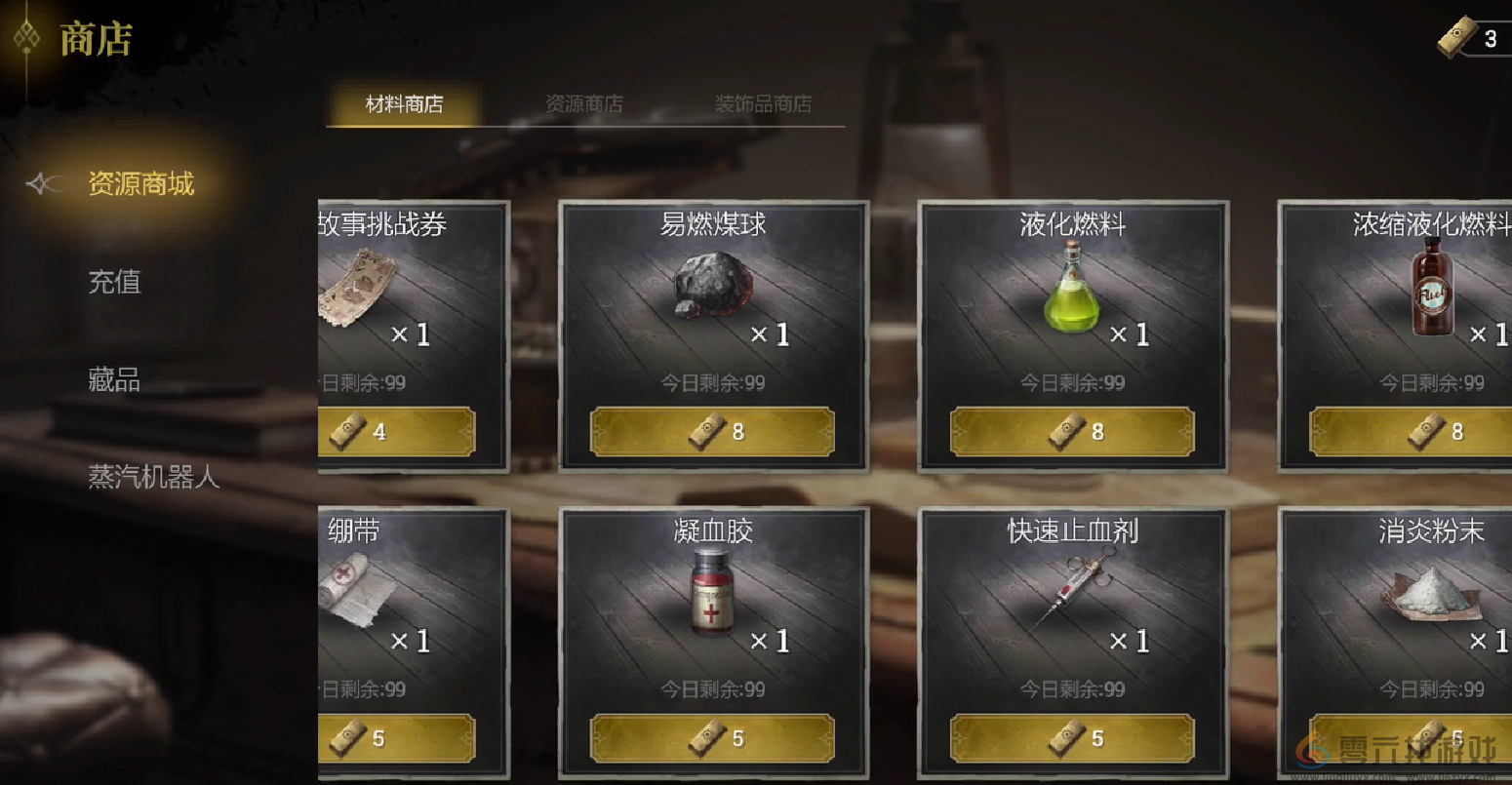Select the 消炎粉末 powder item card
Viewport: 1512px width, 785px height.
(x=1414, y=595)
